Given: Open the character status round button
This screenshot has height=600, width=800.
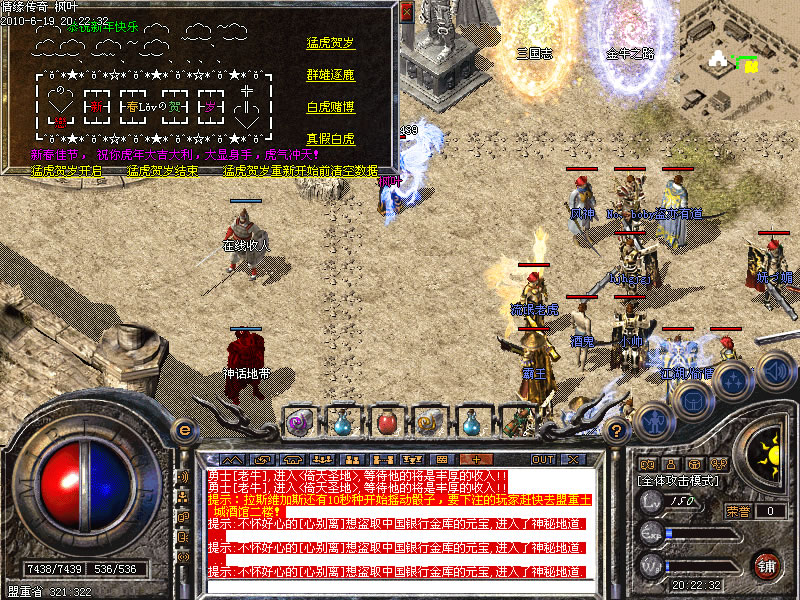Looking at the screenshot, I should coord(655,418).
